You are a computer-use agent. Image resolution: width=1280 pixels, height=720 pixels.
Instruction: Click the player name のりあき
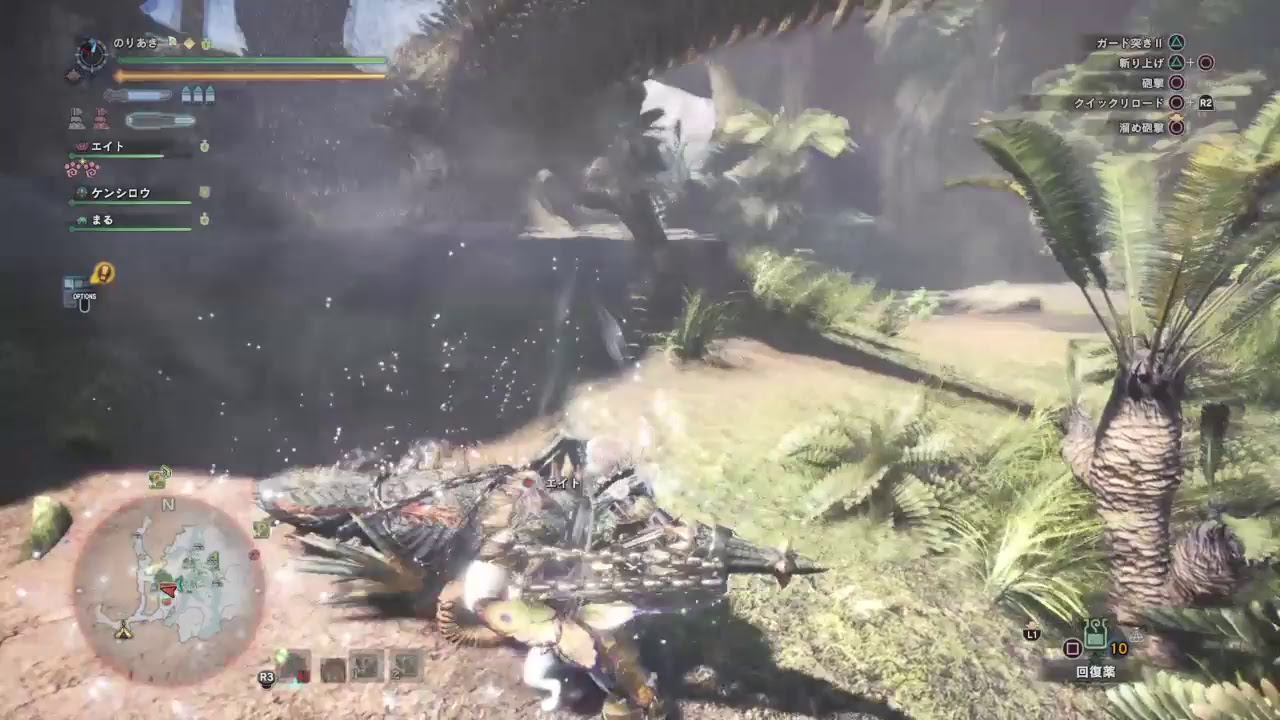135,42
